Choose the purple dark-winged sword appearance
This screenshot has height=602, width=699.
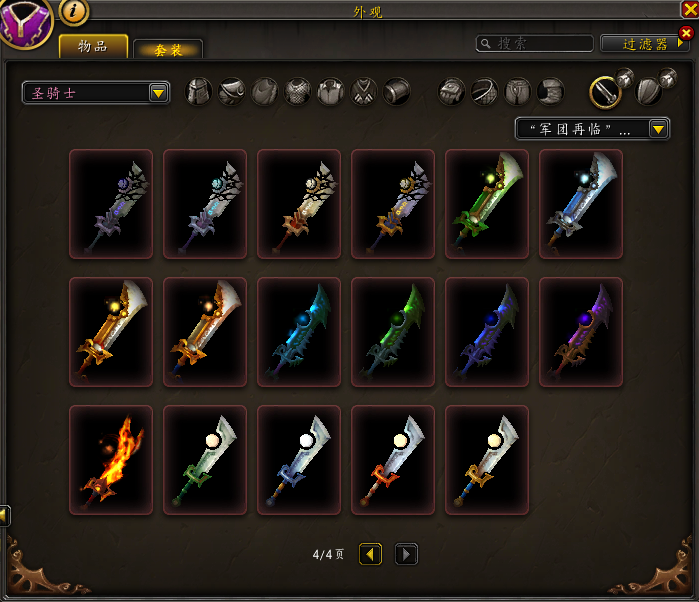click(581, 331)
